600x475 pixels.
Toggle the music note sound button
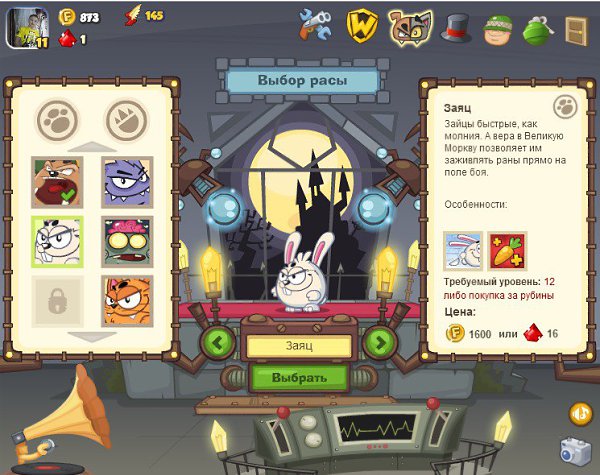pyautogui.click(x=580, y=412)
